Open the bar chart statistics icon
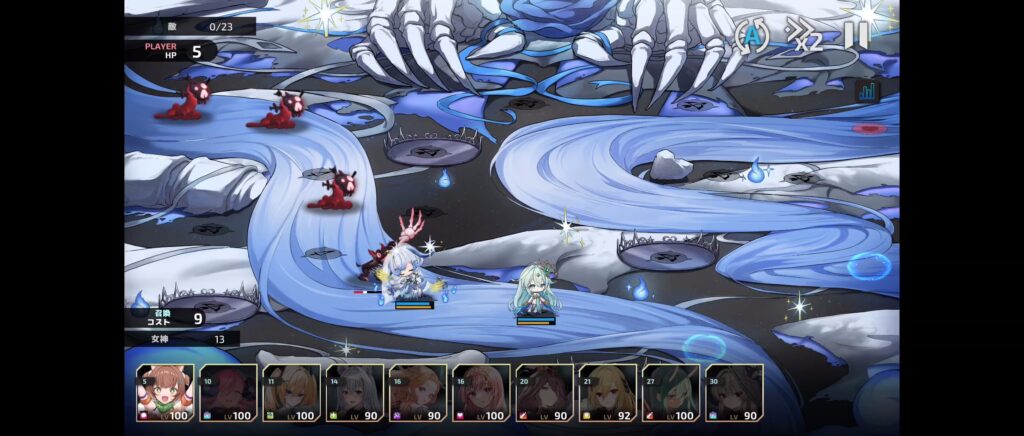Image resolution: width=1024 pixels, height=436 pixels. 867,91
